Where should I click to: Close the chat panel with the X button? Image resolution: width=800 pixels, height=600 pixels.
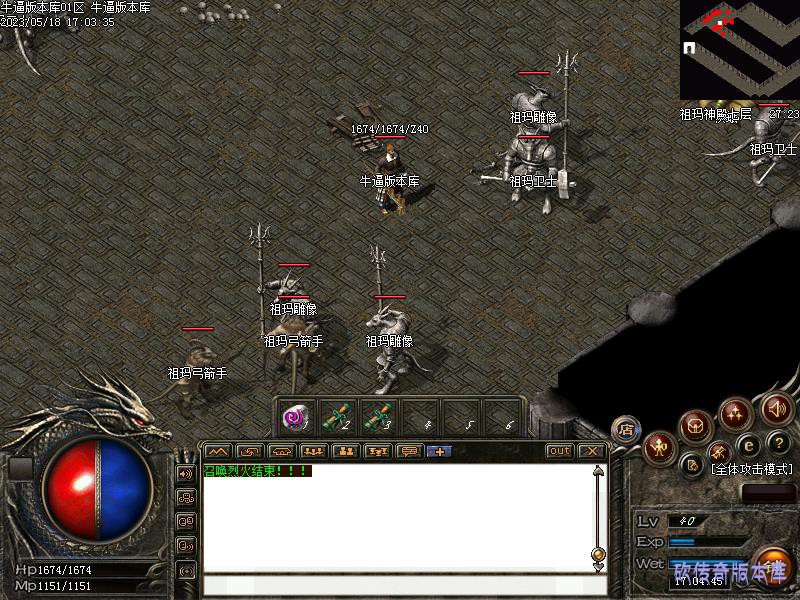pyautogui.click(x=591, y=451)
